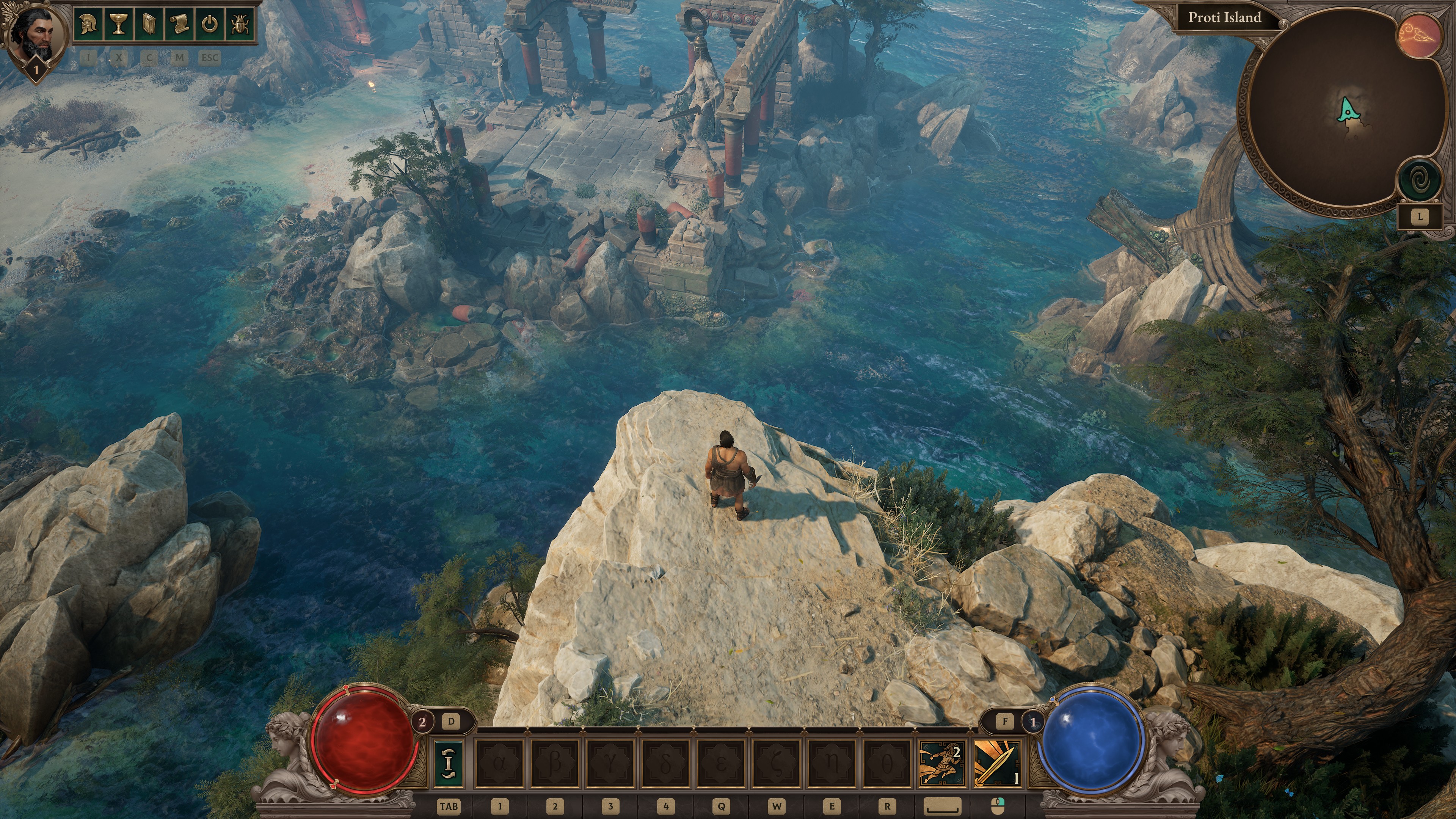Activate the running warrior dodge skill
The width and height of the screenshot is (1456, 819).
(941, 764)
